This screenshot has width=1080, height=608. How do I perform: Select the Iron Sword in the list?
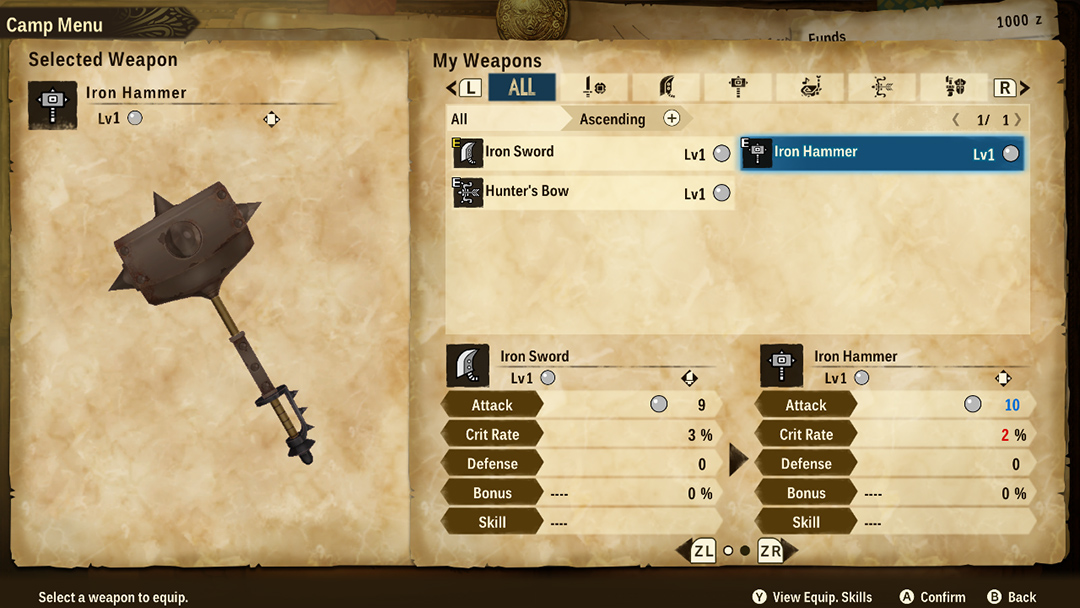coord(592,153)
